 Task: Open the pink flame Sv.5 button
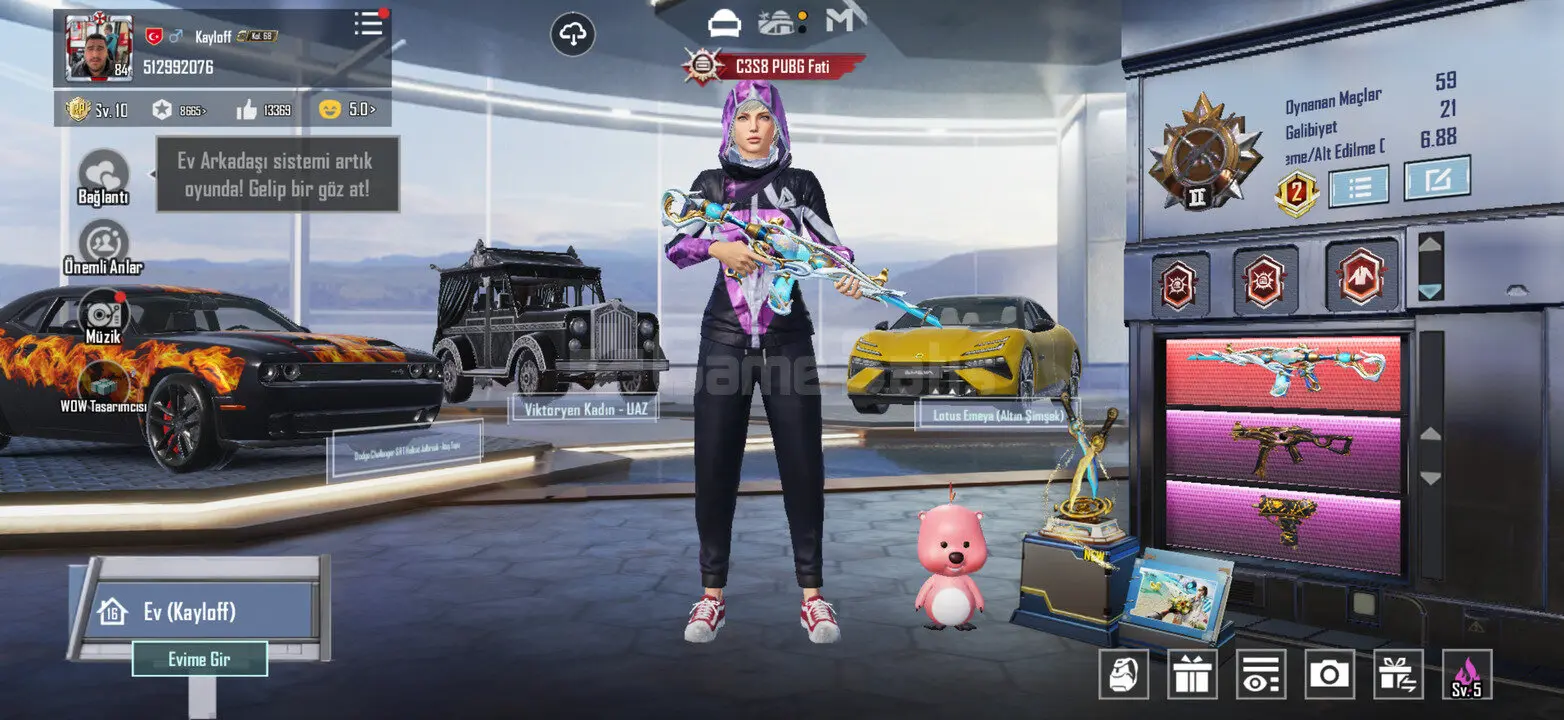pos(1467,675)
